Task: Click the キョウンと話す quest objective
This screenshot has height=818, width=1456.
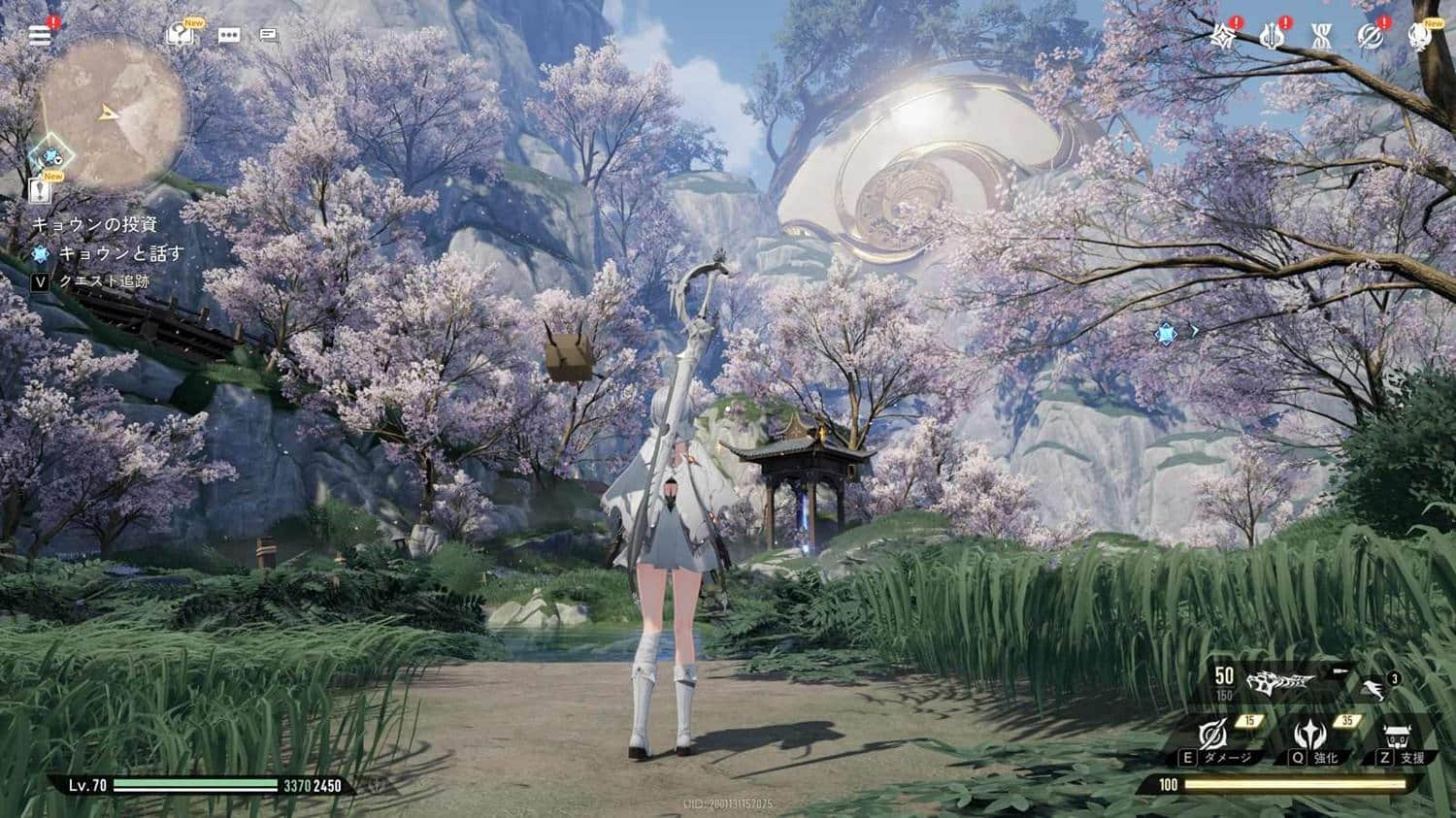Action: click(120, 253)
